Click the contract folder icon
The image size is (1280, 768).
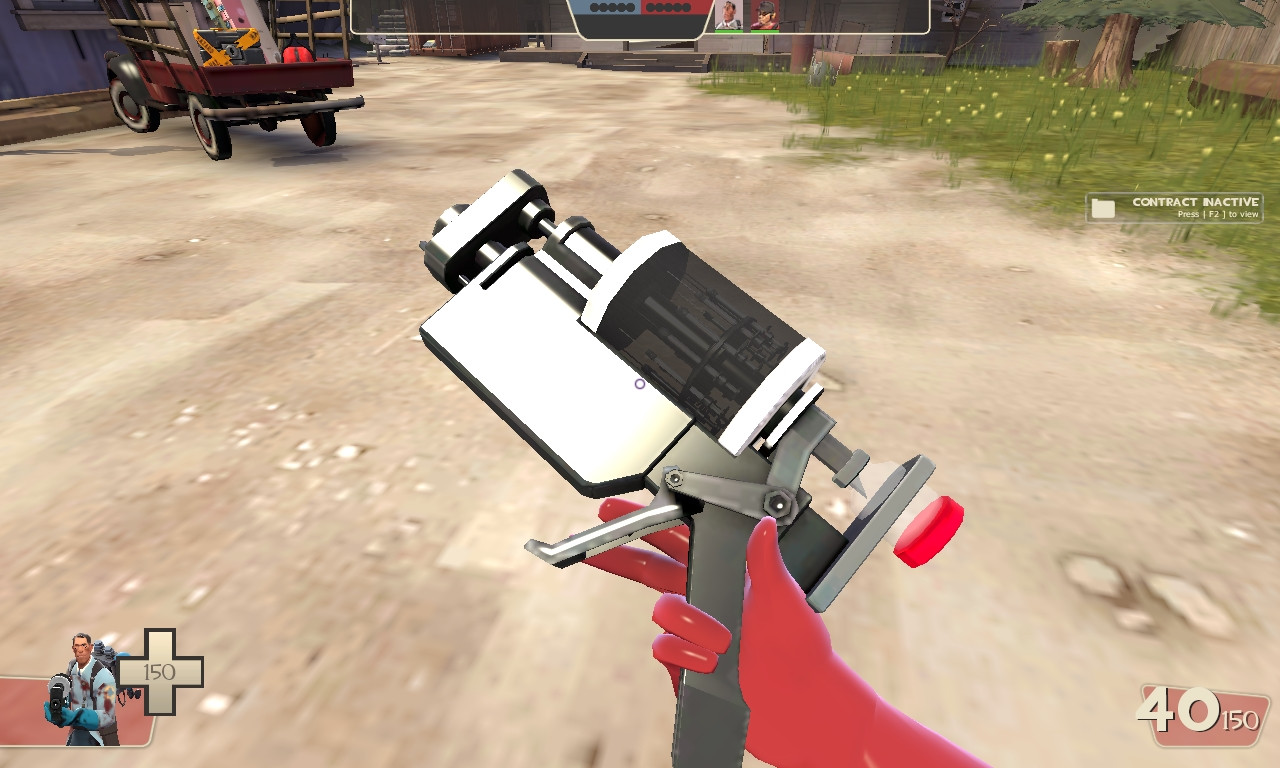click(x=1103, y=207)
